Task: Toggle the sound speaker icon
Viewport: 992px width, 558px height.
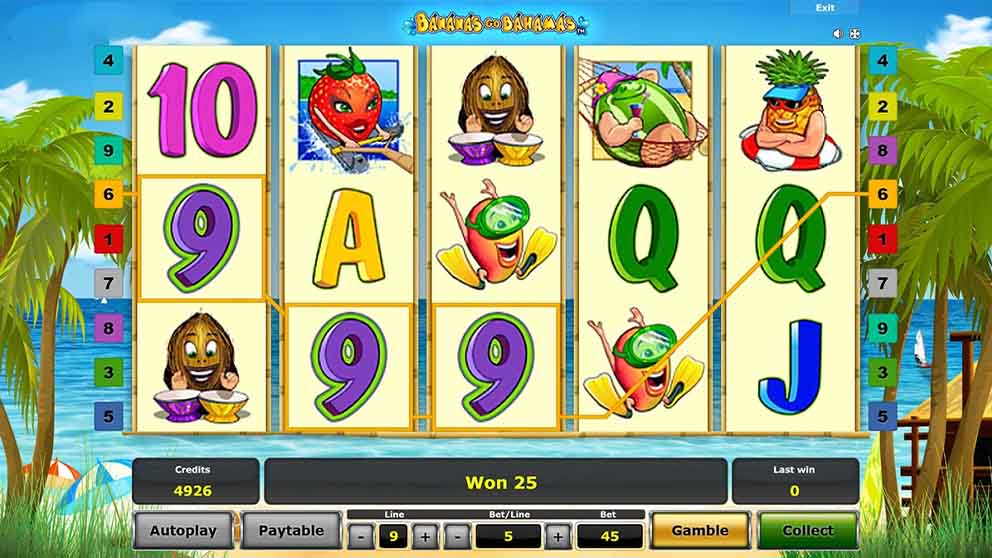Action: tap(838, 33)
